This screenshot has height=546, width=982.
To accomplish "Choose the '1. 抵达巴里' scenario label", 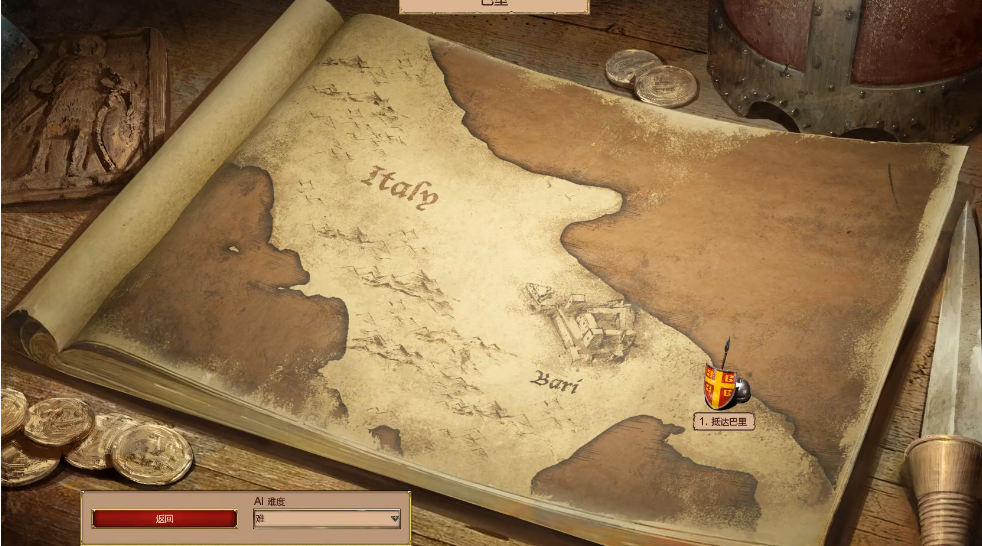I will pyautogui.click(x=724, y=422).
